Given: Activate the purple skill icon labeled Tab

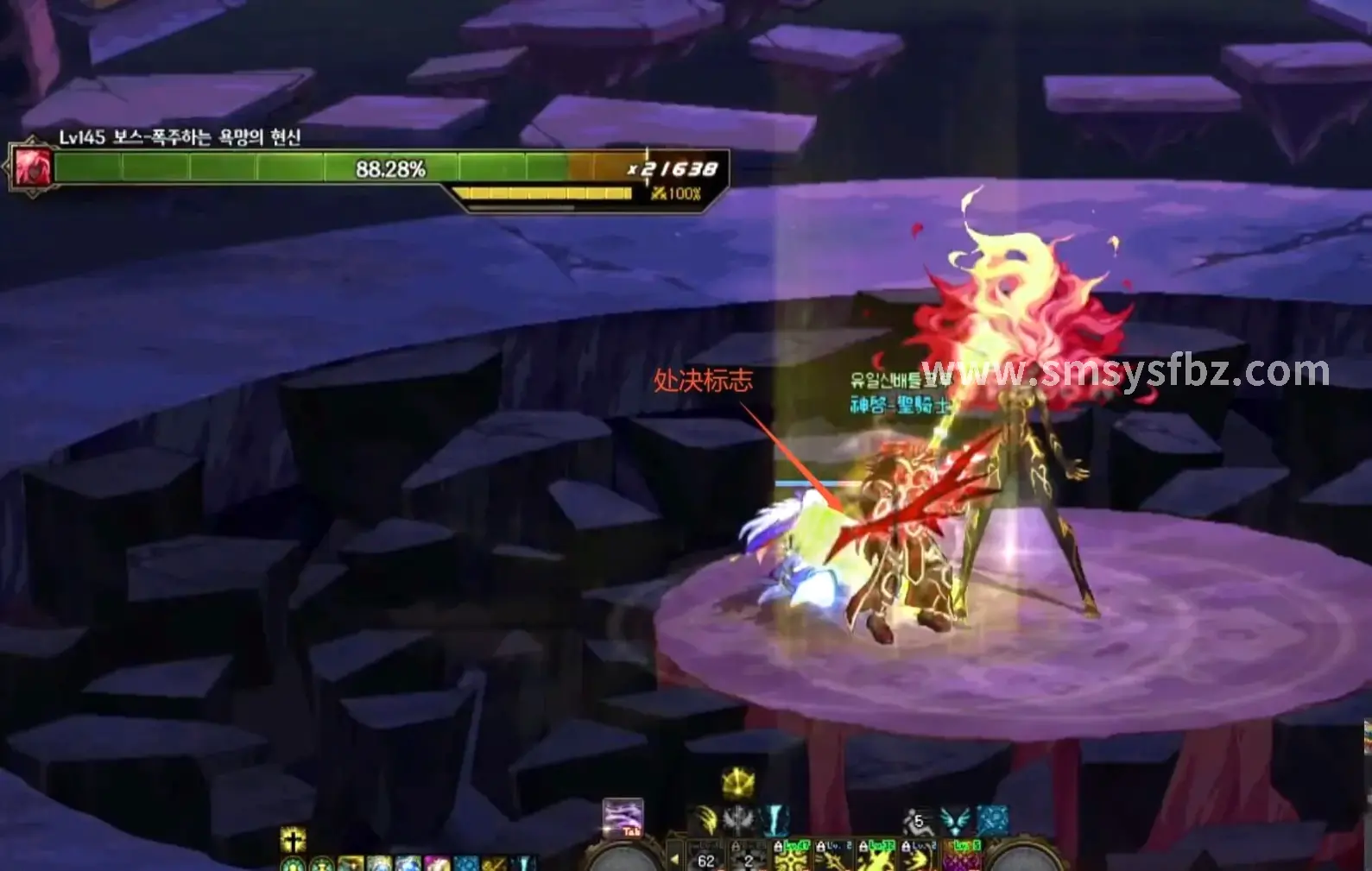Looking at the screenshot, I should pyautogui.click(x=623, y=817).
